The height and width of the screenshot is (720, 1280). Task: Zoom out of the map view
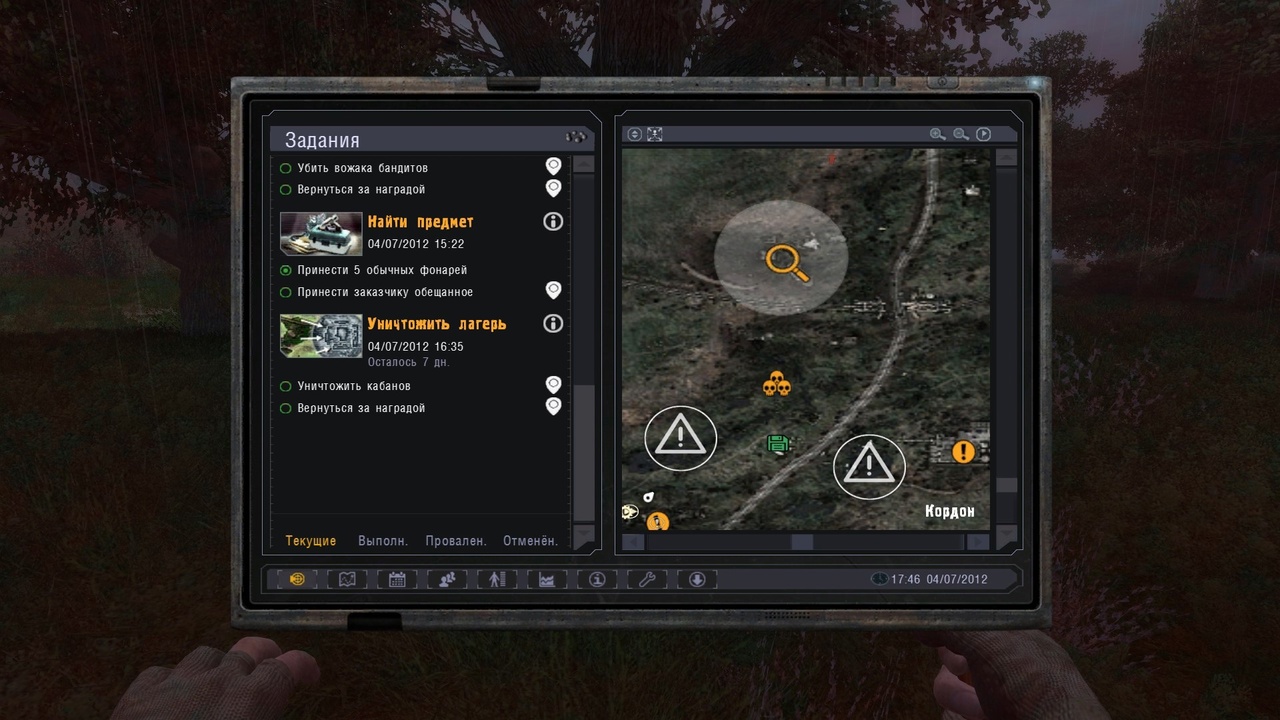[959, 133]
